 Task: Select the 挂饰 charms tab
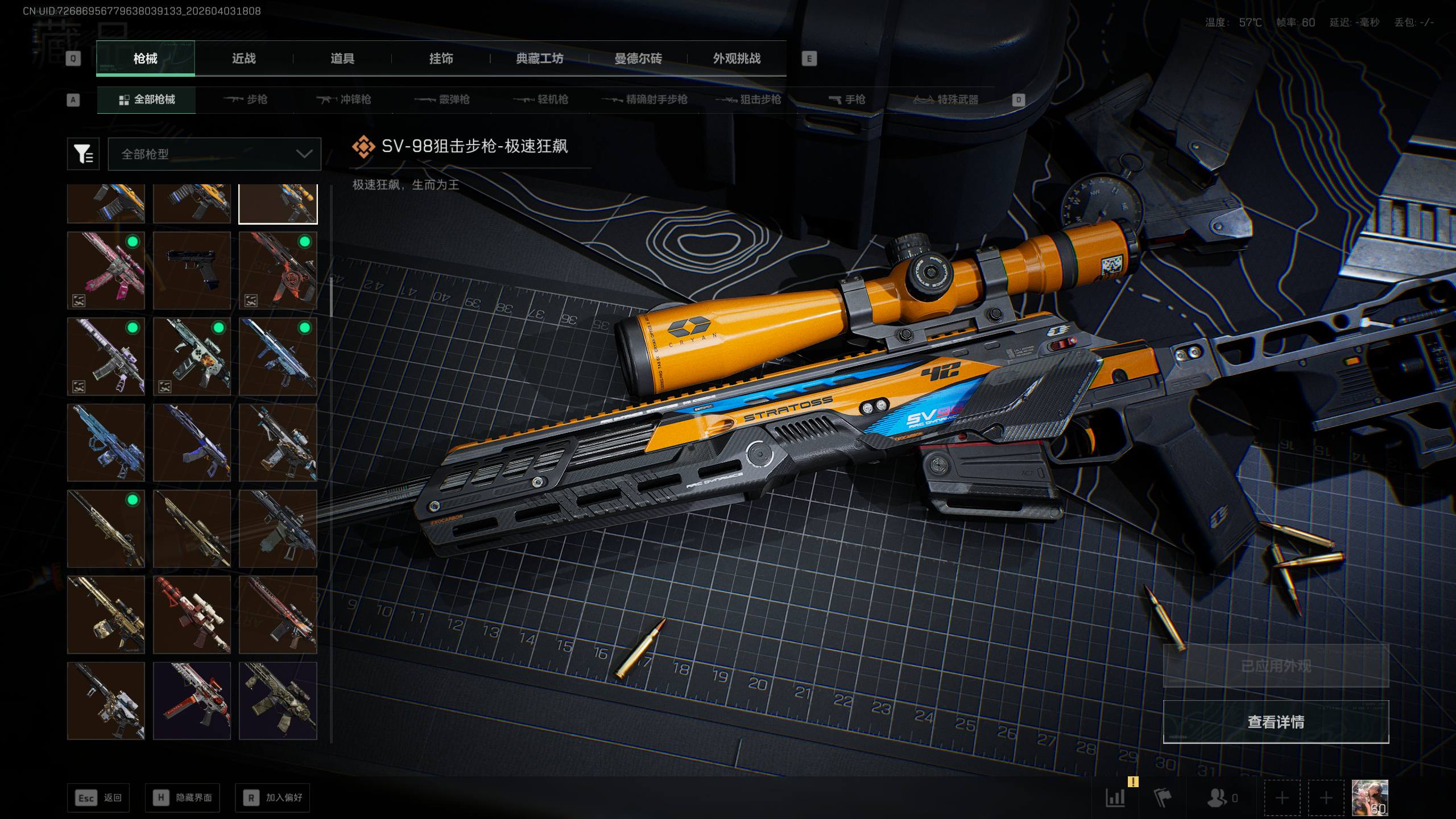click(x=441, y=59)
